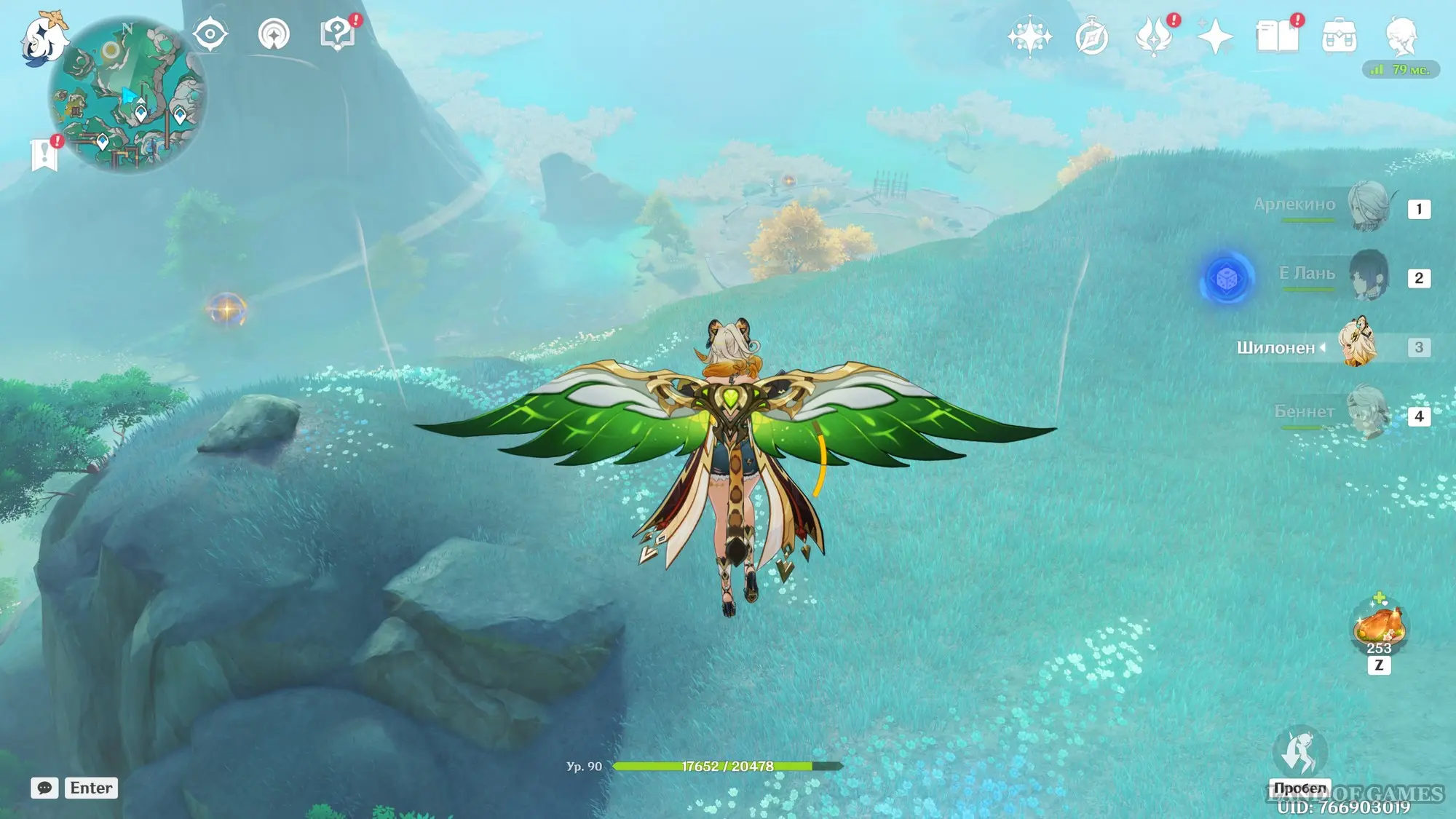Open the Wish star icon
This screenshot has height=819, width=1456.
click(x=1029, y=36)
